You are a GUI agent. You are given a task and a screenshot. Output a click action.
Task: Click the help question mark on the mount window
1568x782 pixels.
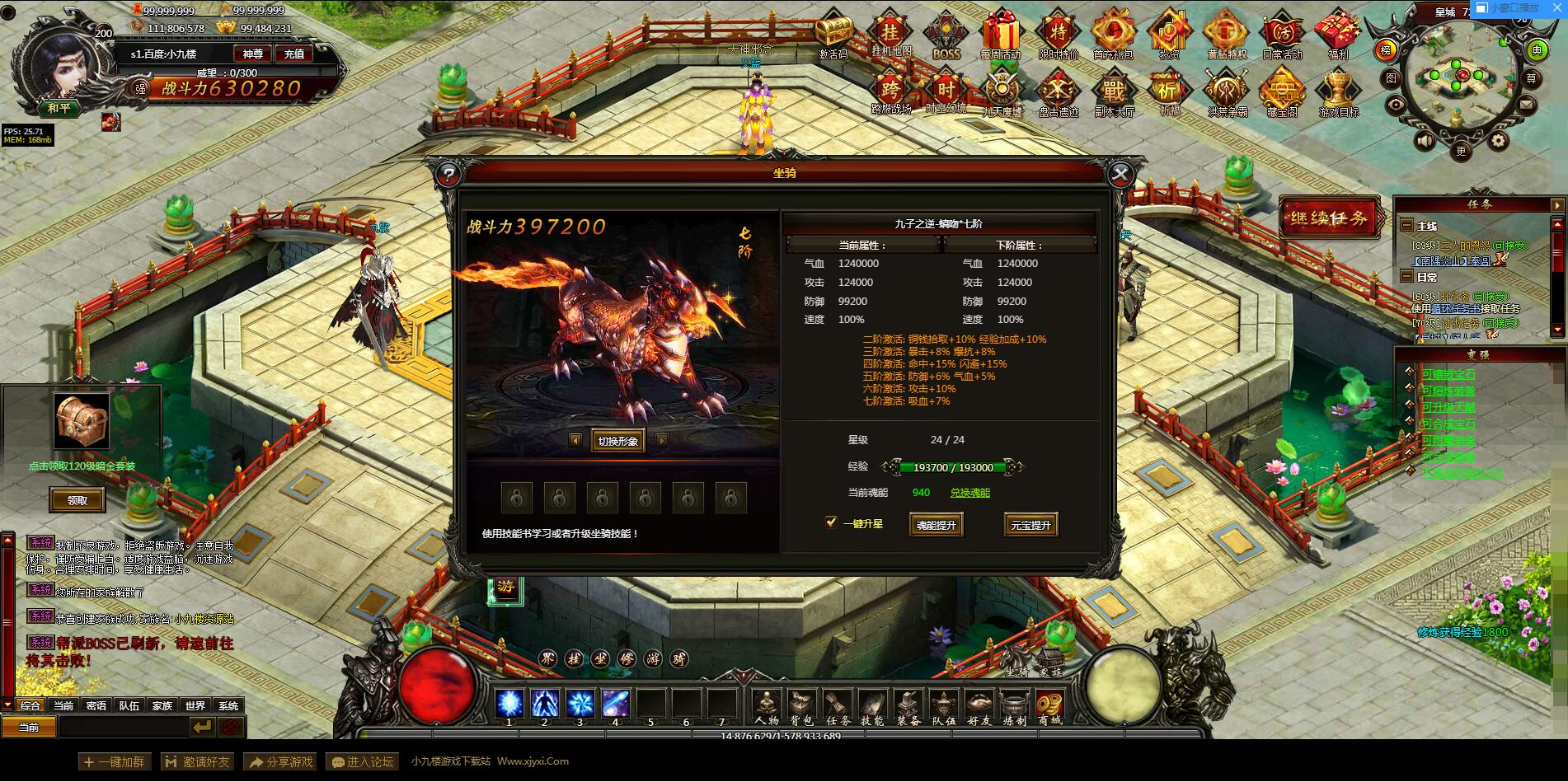[446, 175]
